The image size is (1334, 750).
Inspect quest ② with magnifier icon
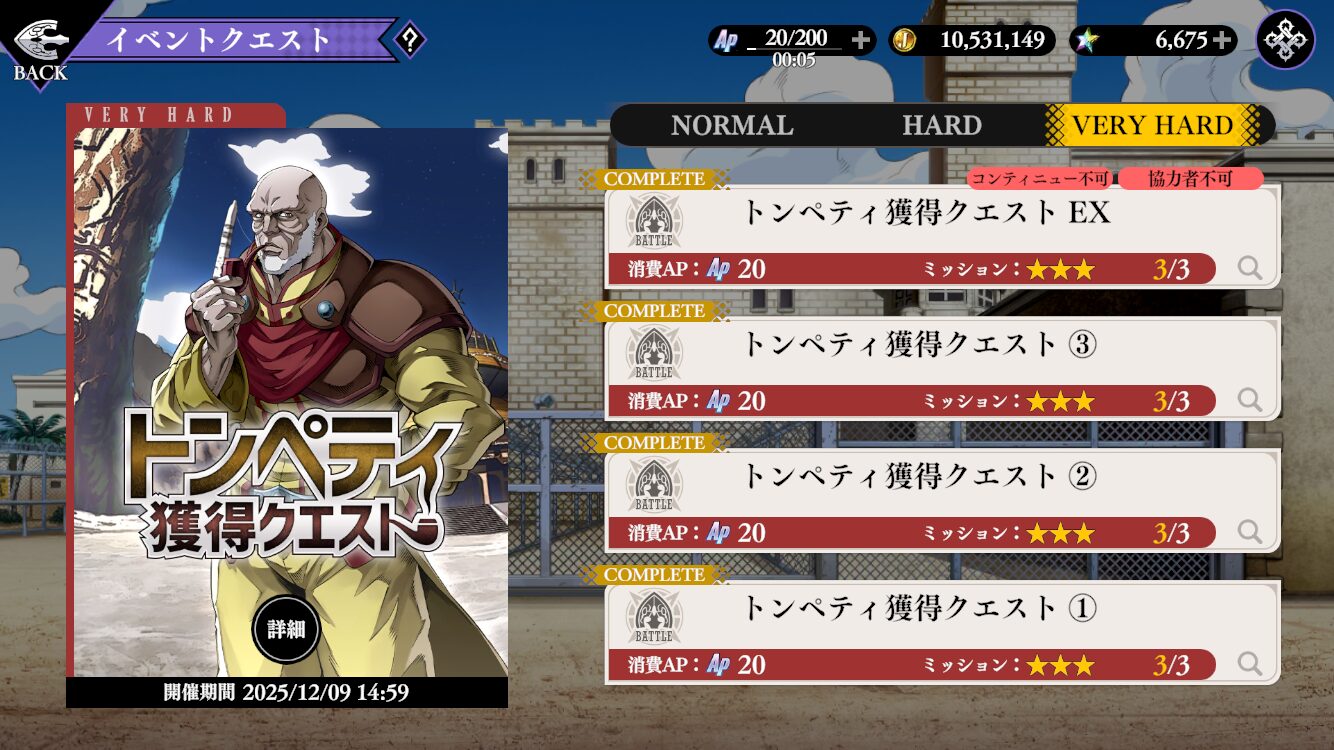[1249, 532]
